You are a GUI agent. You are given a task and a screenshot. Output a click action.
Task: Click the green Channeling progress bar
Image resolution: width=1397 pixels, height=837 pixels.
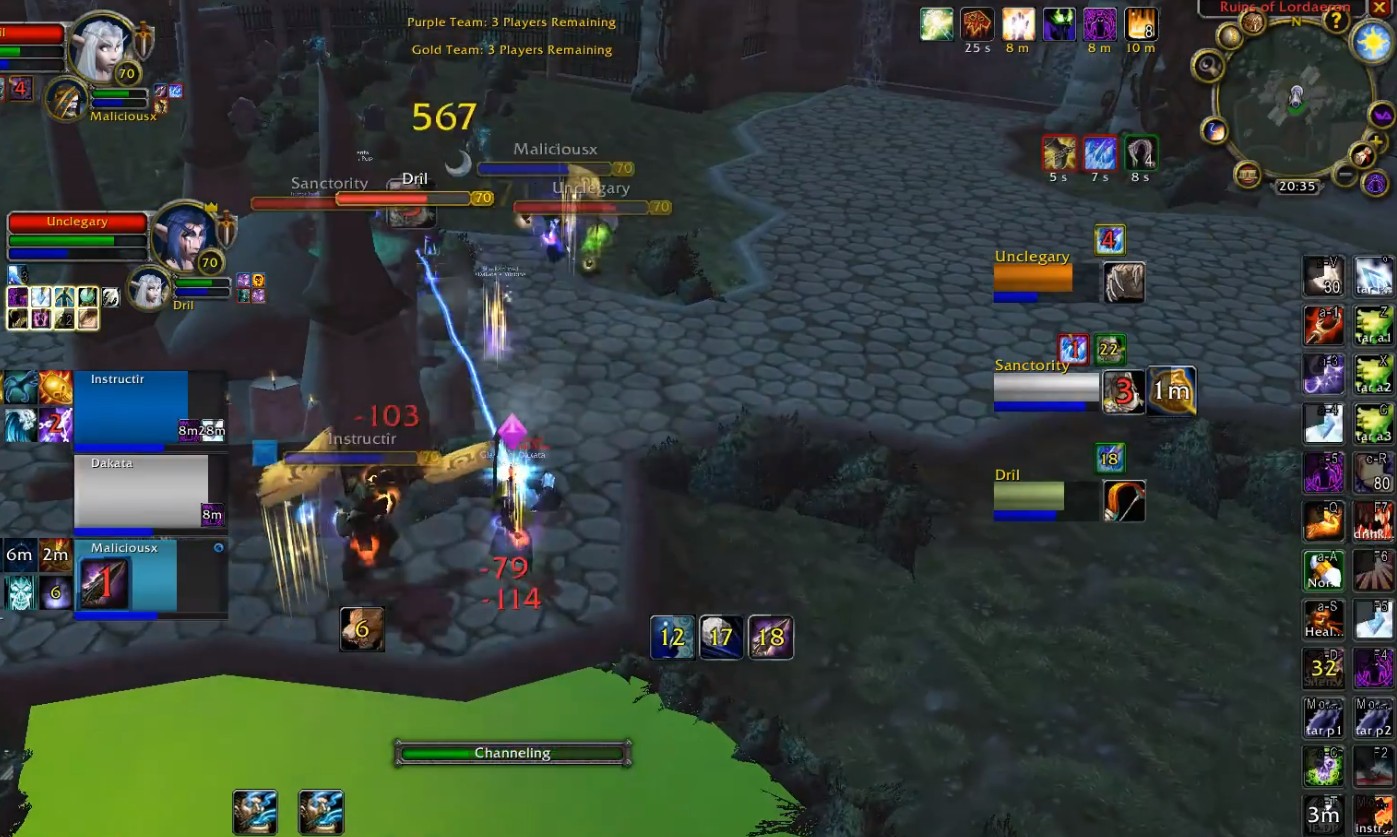coord(513,753)
